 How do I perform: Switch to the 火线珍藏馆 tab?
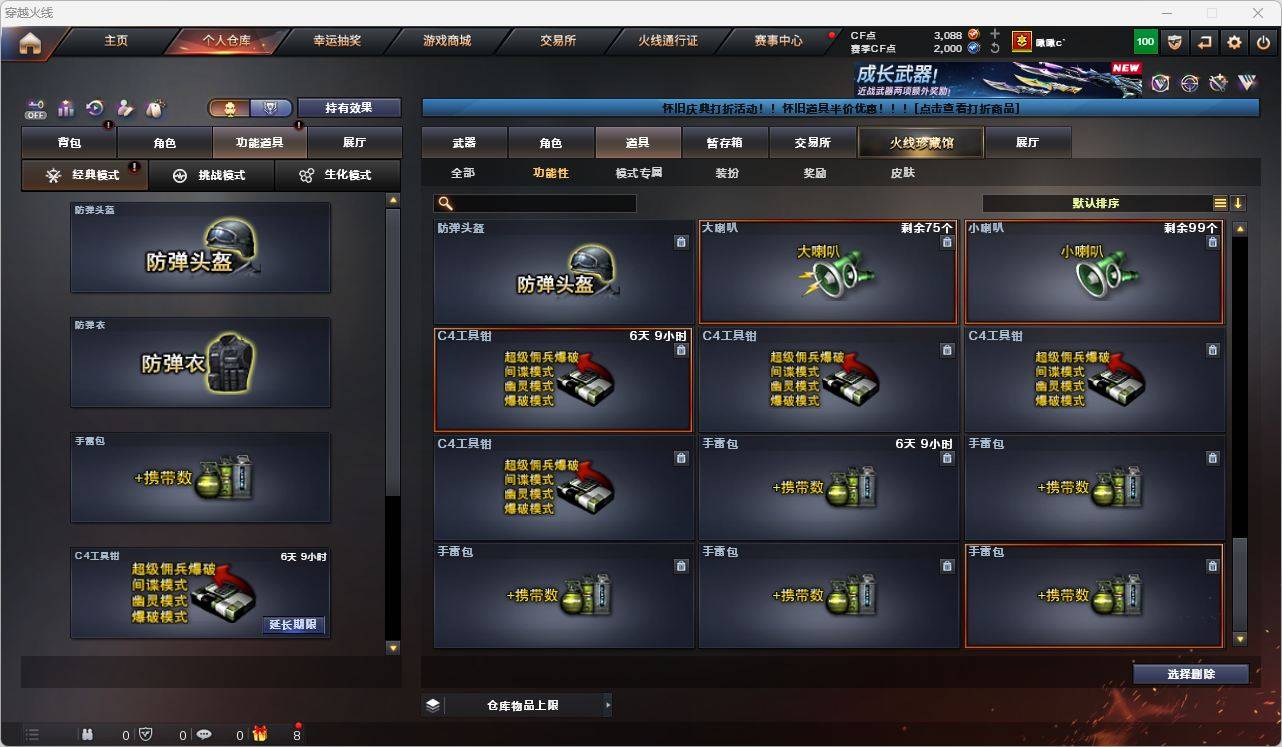919,142
